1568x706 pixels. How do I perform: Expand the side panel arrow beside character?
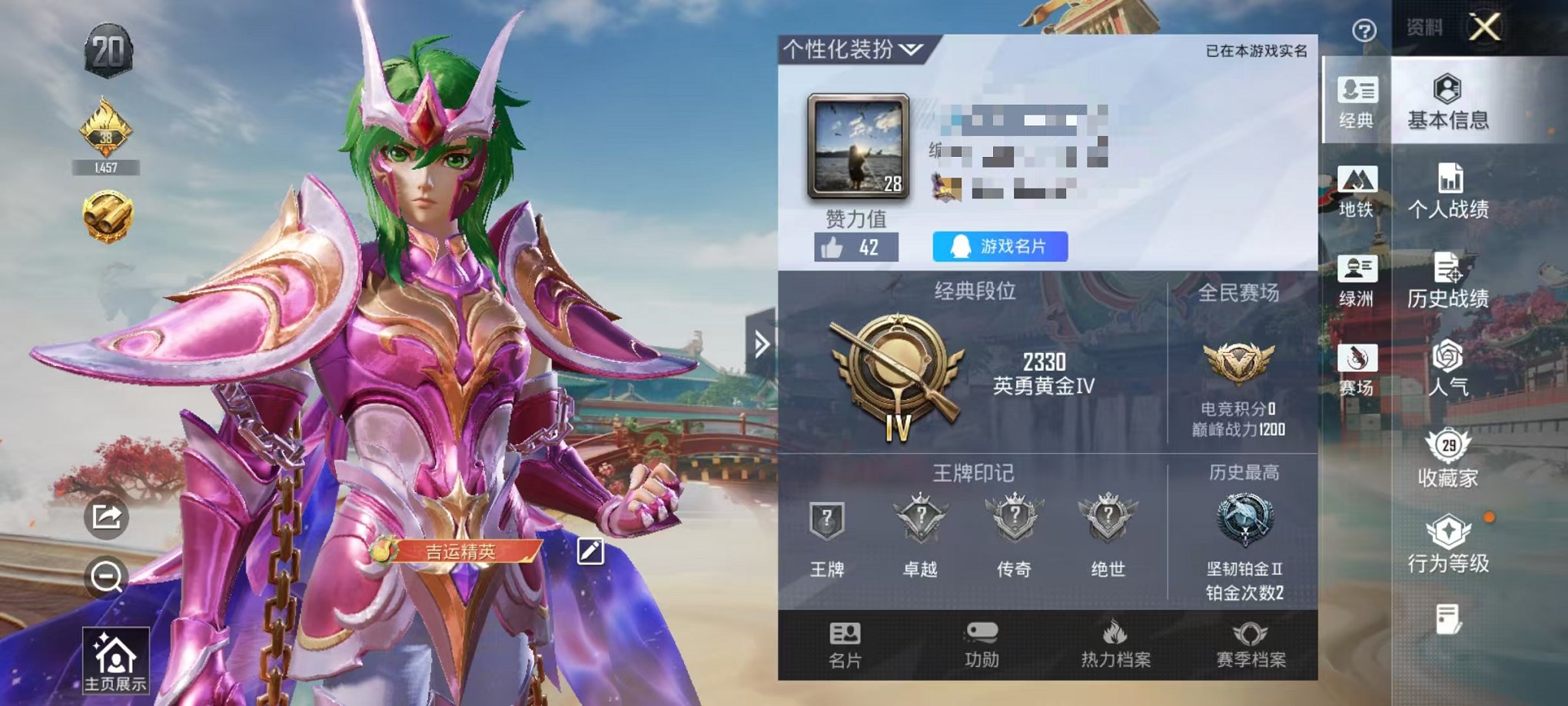click(762, 345)
